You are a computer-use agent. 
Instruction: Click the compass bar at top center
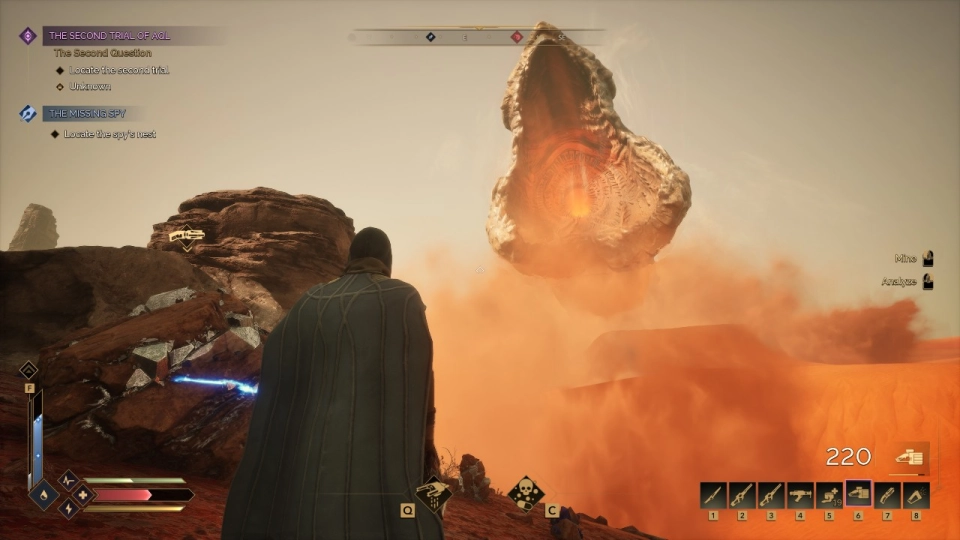pyautogui.click(x=478, y=37)
